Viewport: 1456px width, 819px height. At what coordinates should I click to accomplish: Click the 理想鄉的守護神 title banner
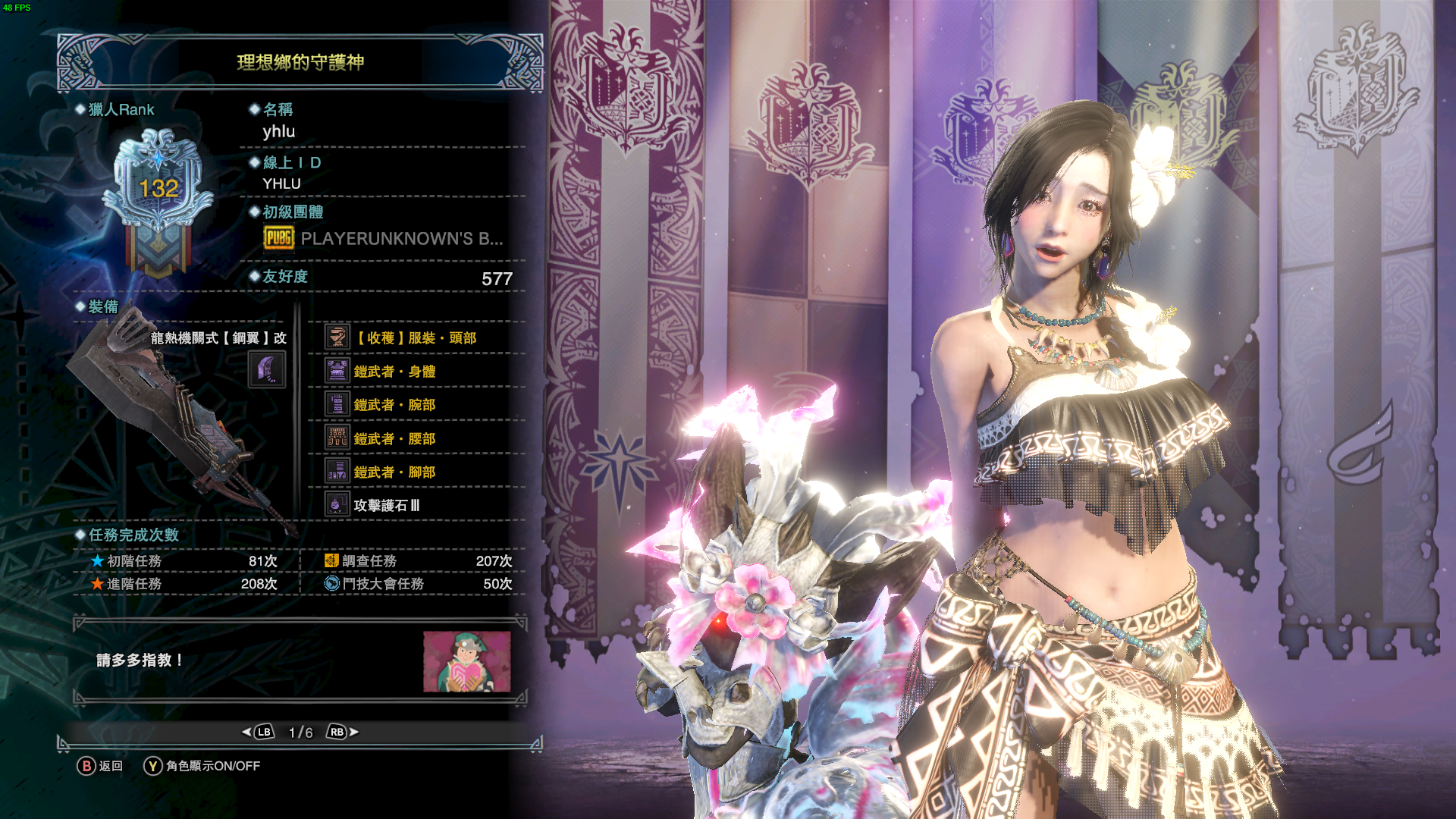pos(300,62)
